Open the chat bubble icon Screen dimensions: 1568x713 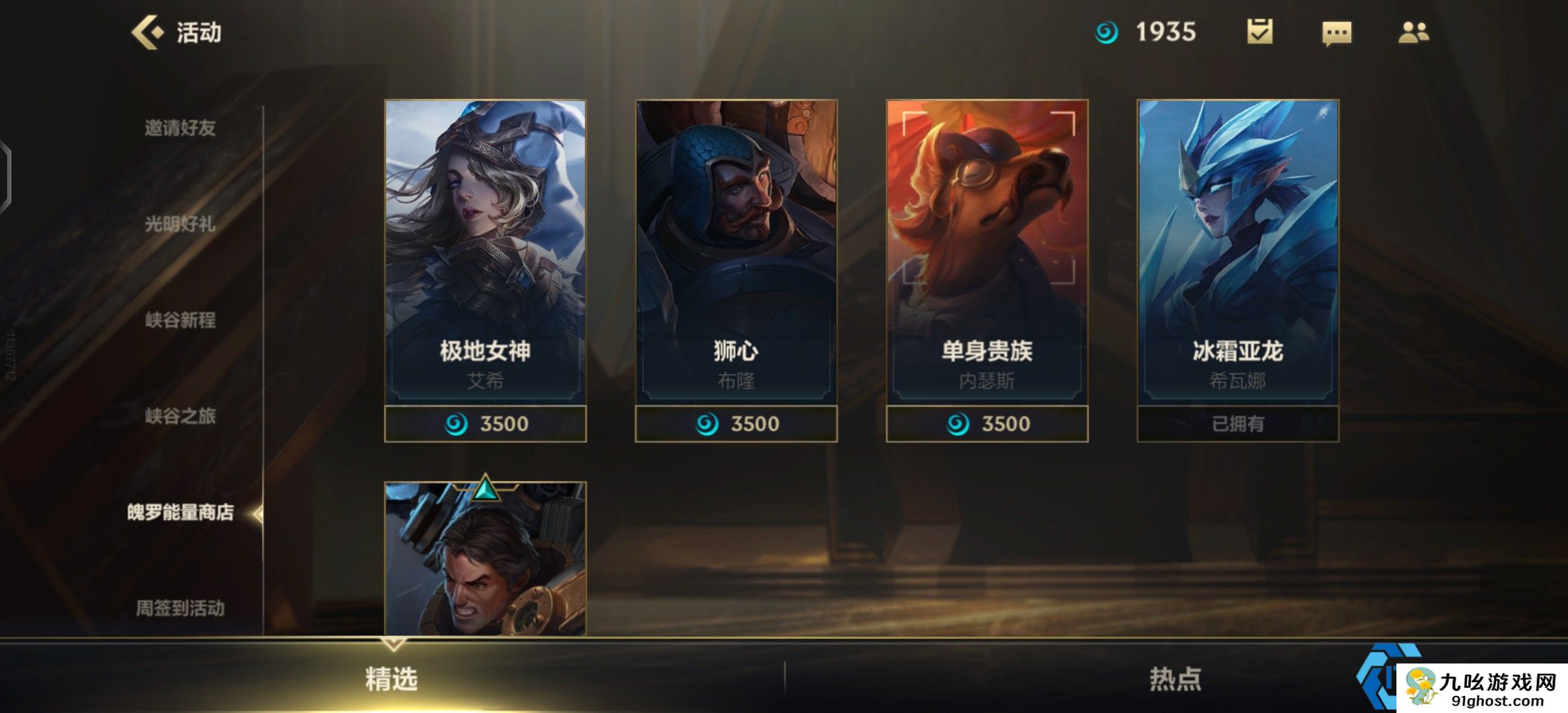pyautogui.click(x=1336, y=32)
